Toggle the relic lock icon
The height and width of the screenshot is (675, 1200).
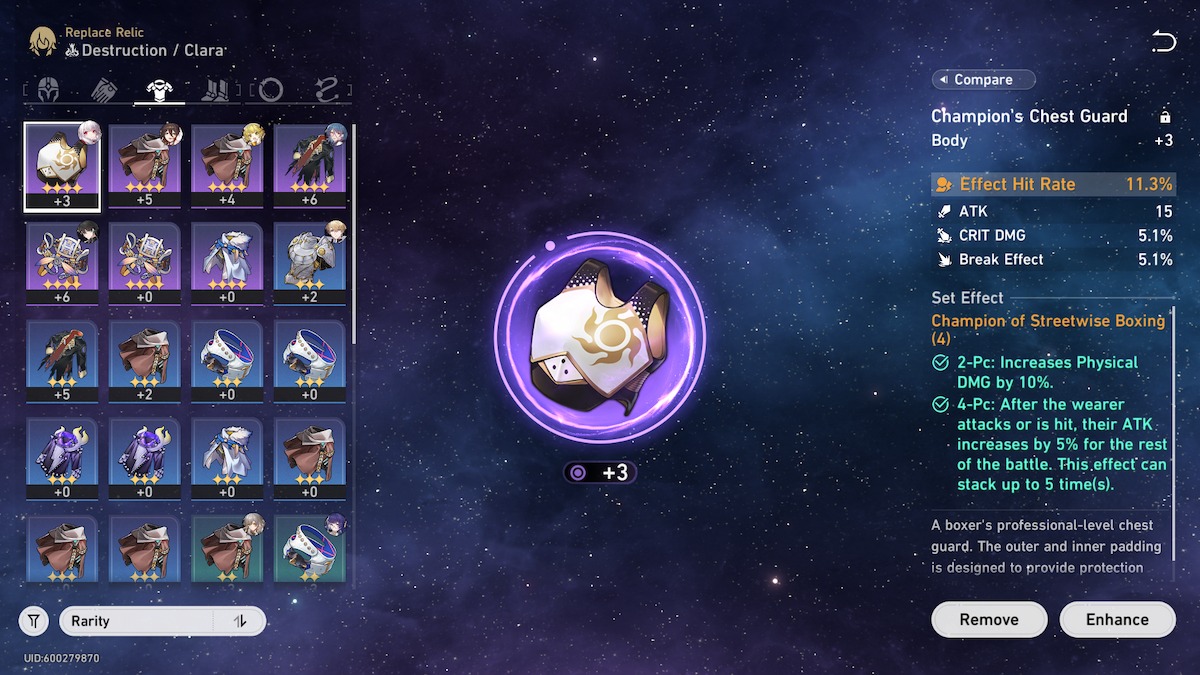coord(1164,117)
